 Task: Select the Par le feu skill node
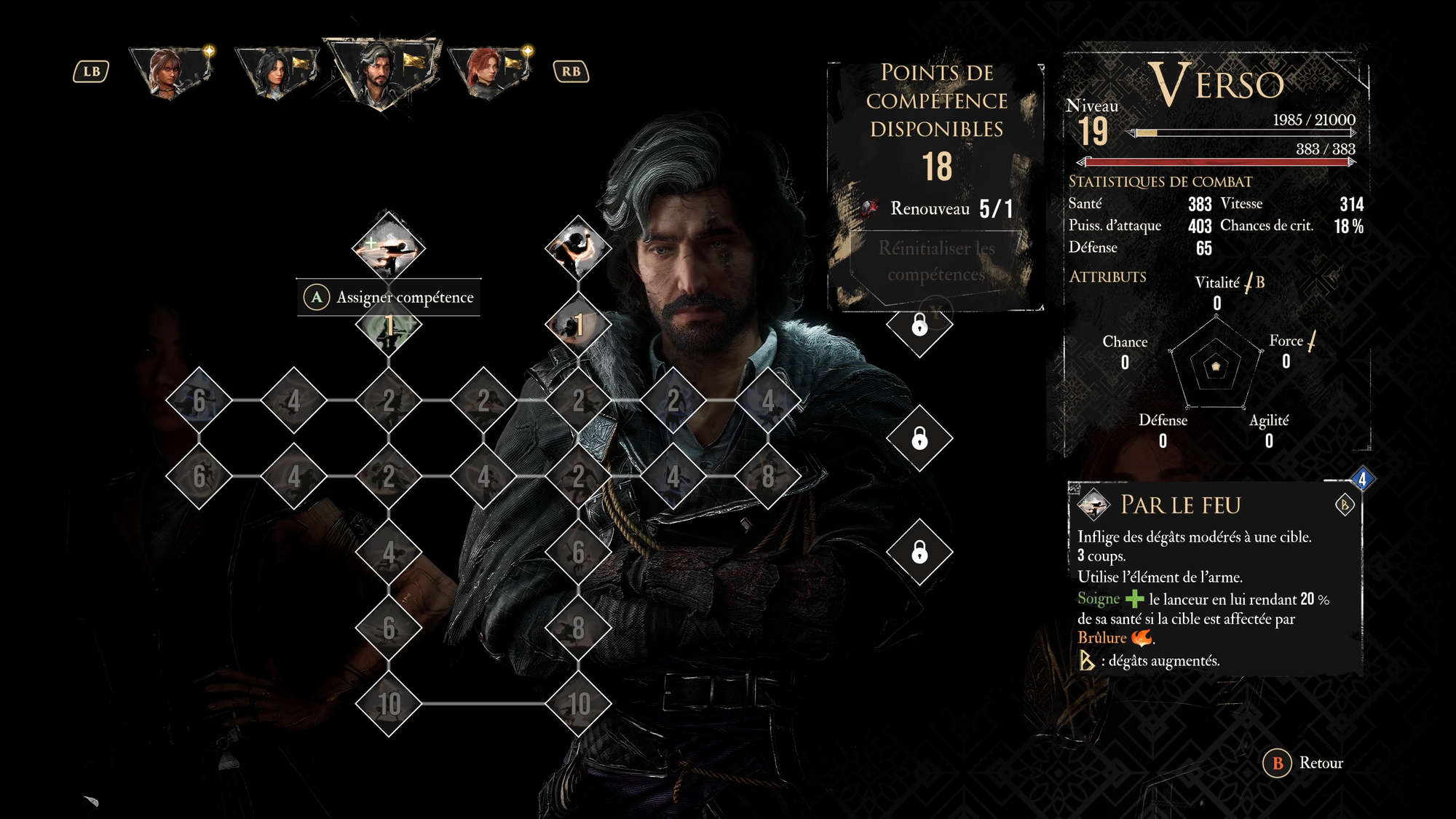(388, 247)
